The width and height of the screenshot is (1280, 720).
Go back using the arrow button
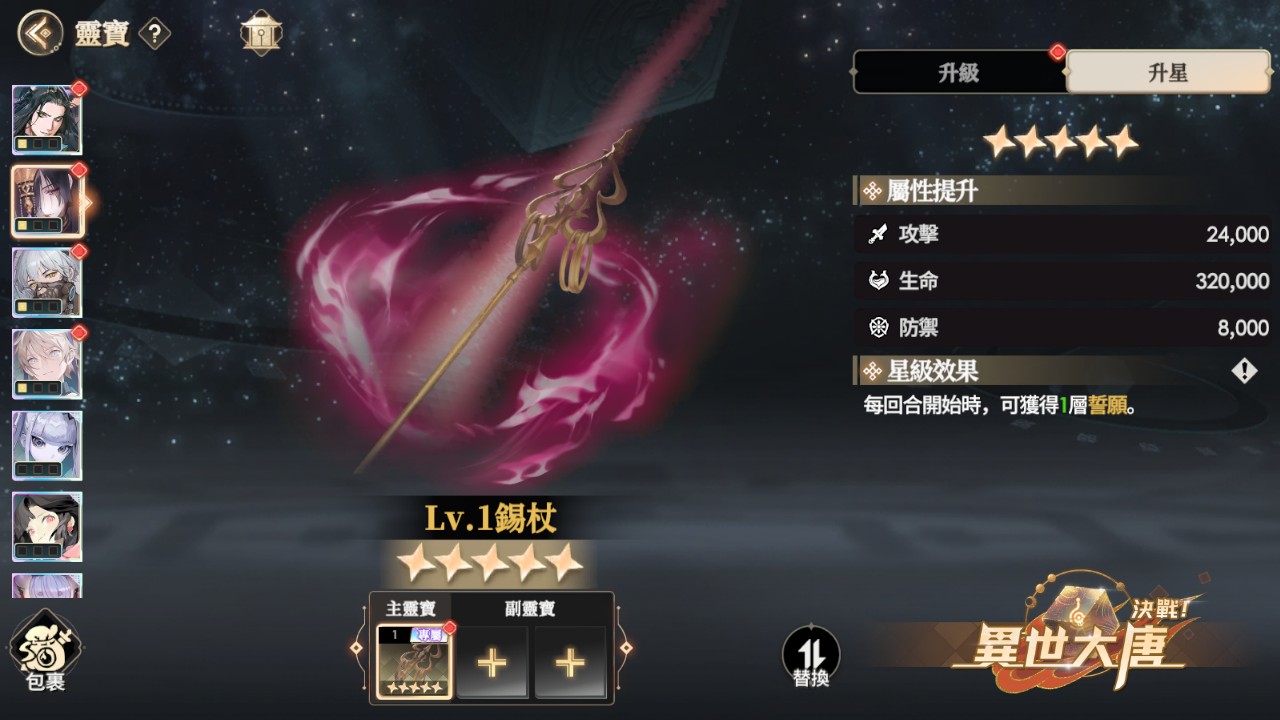[x=38, y=33]
